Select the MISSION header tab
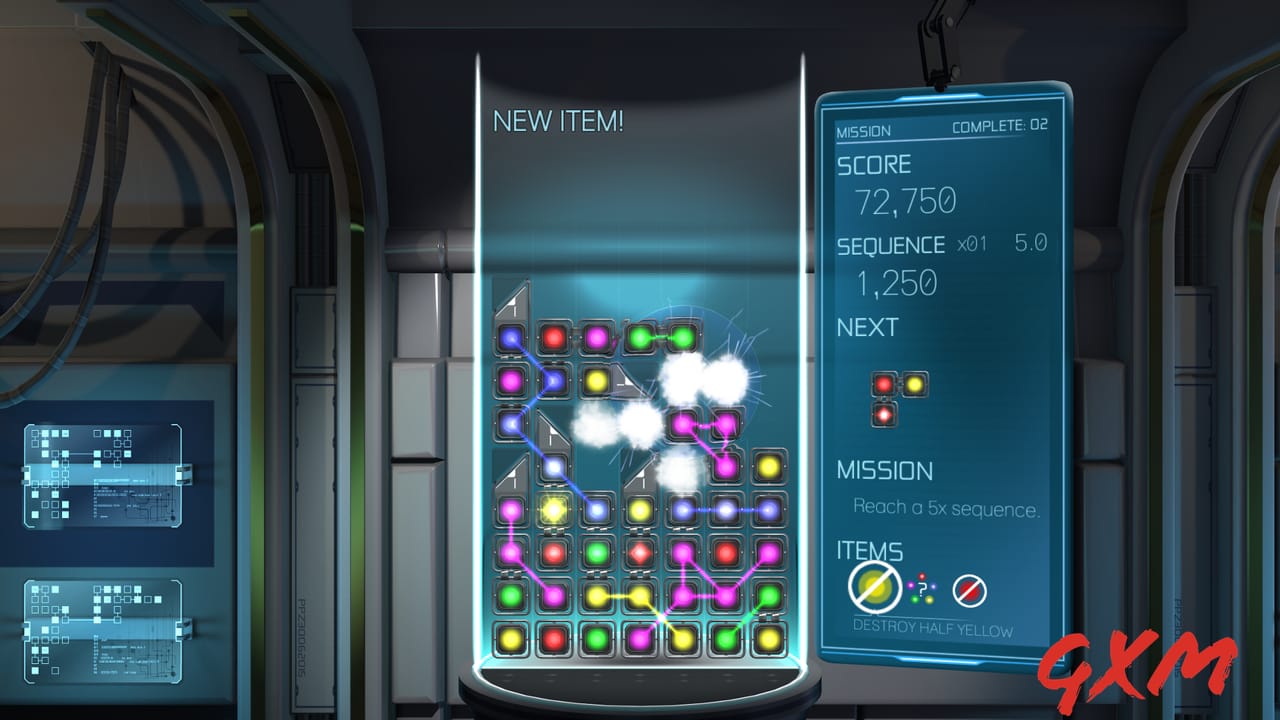1280x720 pixels. click(x=862, y=130)
